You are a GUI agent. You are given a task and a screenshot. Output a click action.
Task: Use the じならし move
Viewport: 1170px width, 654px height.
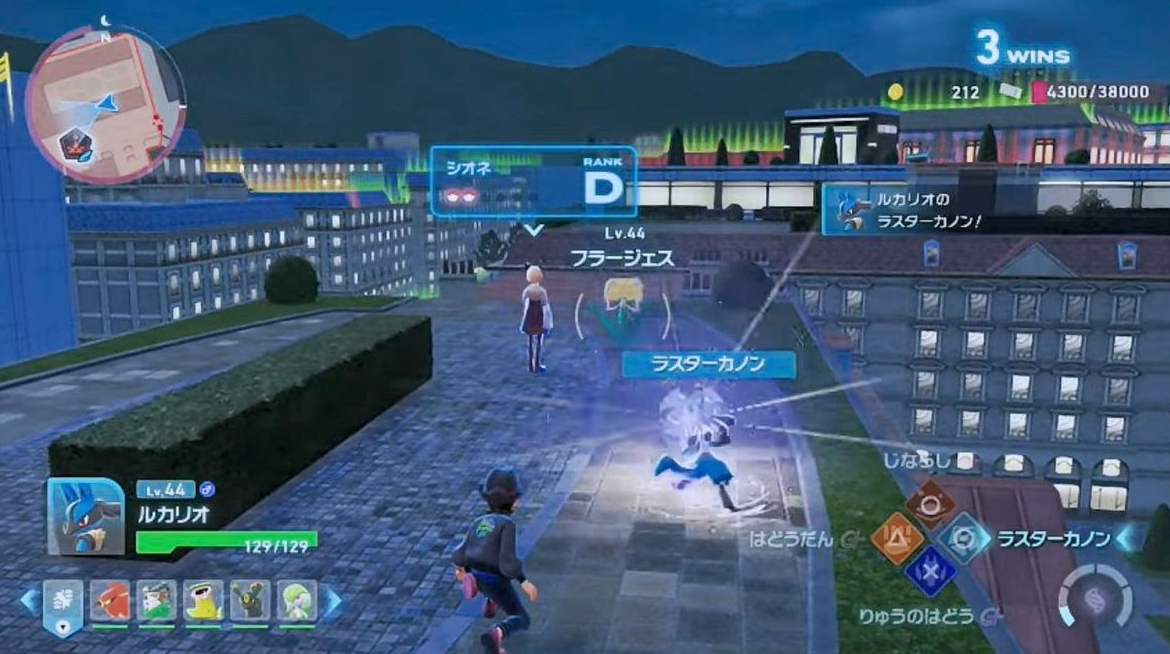pos(931,498)
